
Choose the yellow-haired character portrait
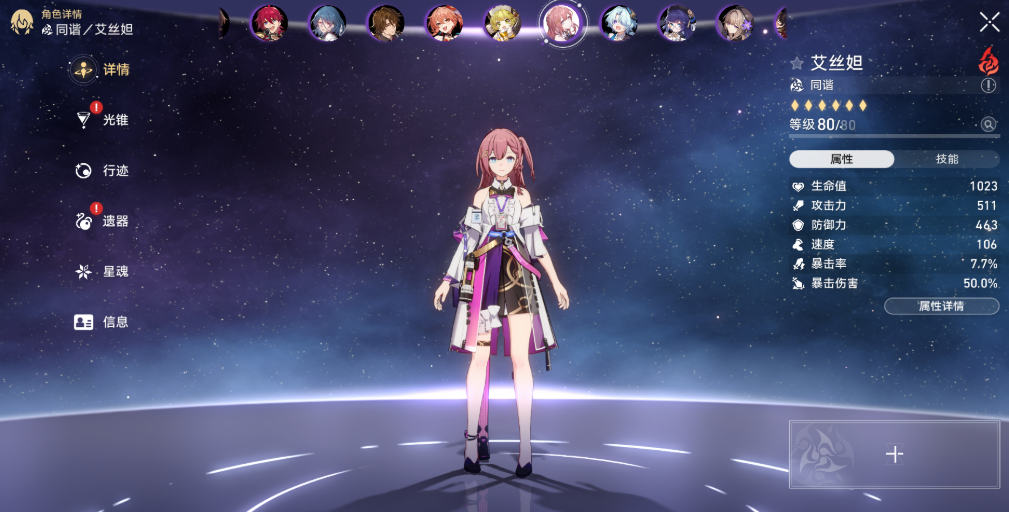pos(502,23)
